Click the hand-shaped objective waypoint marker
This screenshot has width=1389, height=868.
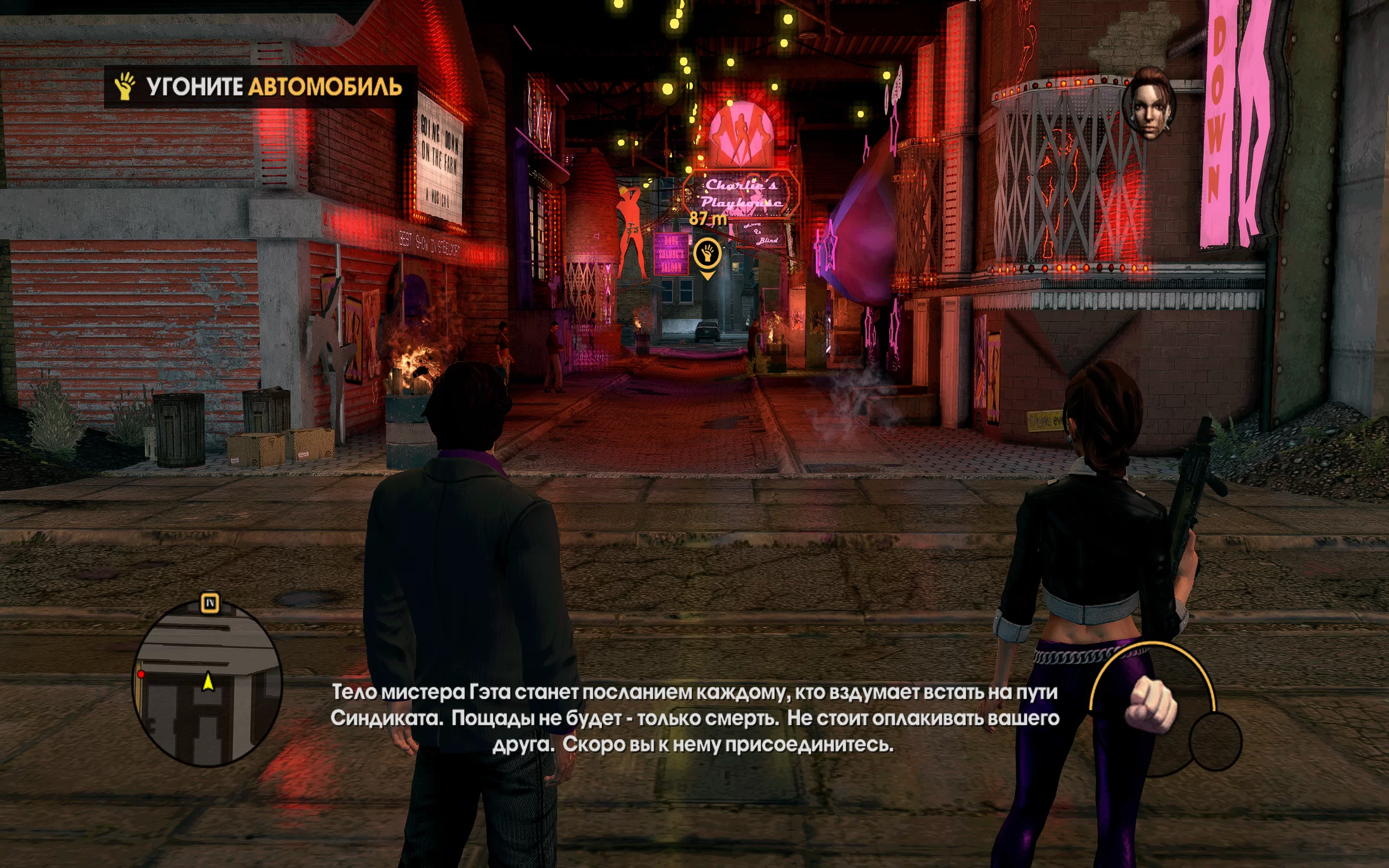pyautogui.click(x=707, y=253)
